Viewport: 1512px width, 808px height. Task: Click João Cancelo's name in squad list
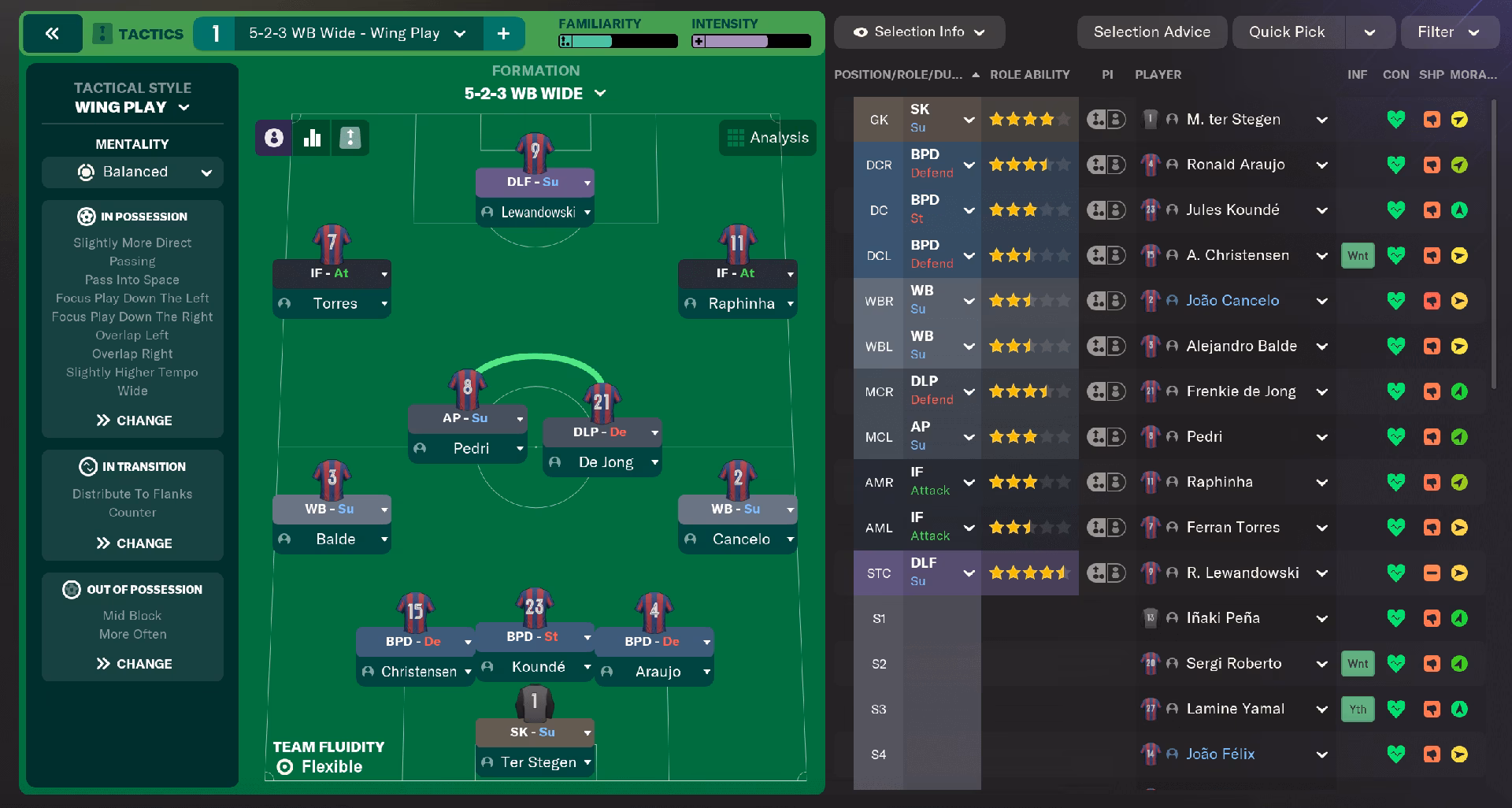(1232, 301)
